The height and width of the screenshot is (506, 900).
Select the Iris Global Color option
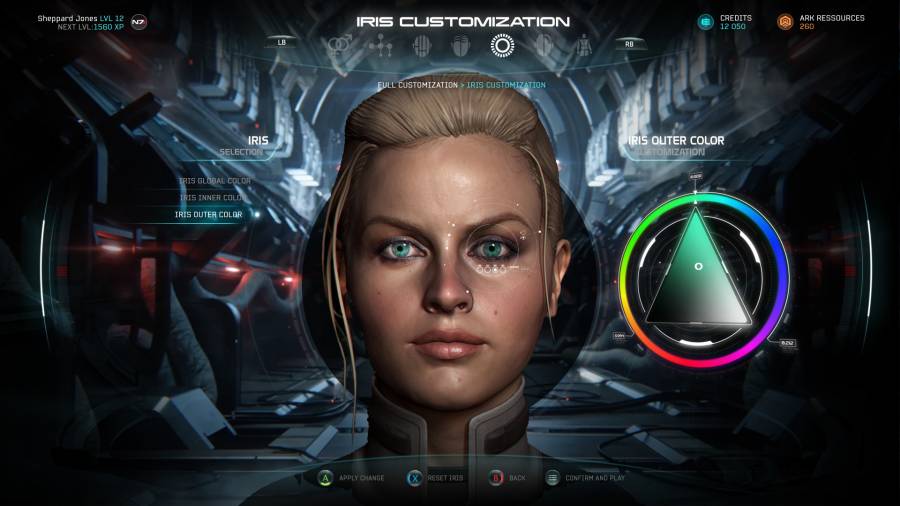pos(214,181)
